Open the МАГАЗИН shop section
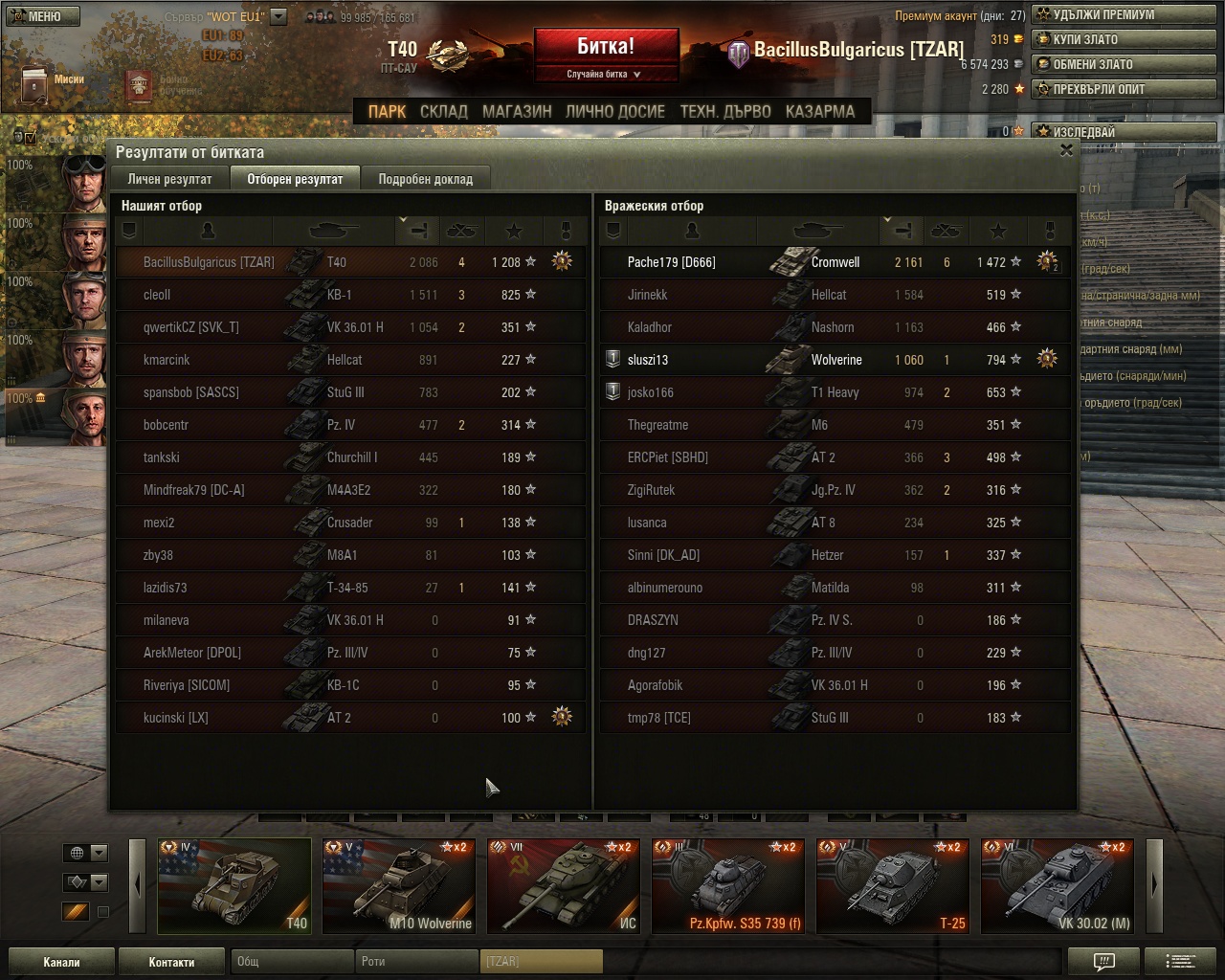 click(517, 112)
